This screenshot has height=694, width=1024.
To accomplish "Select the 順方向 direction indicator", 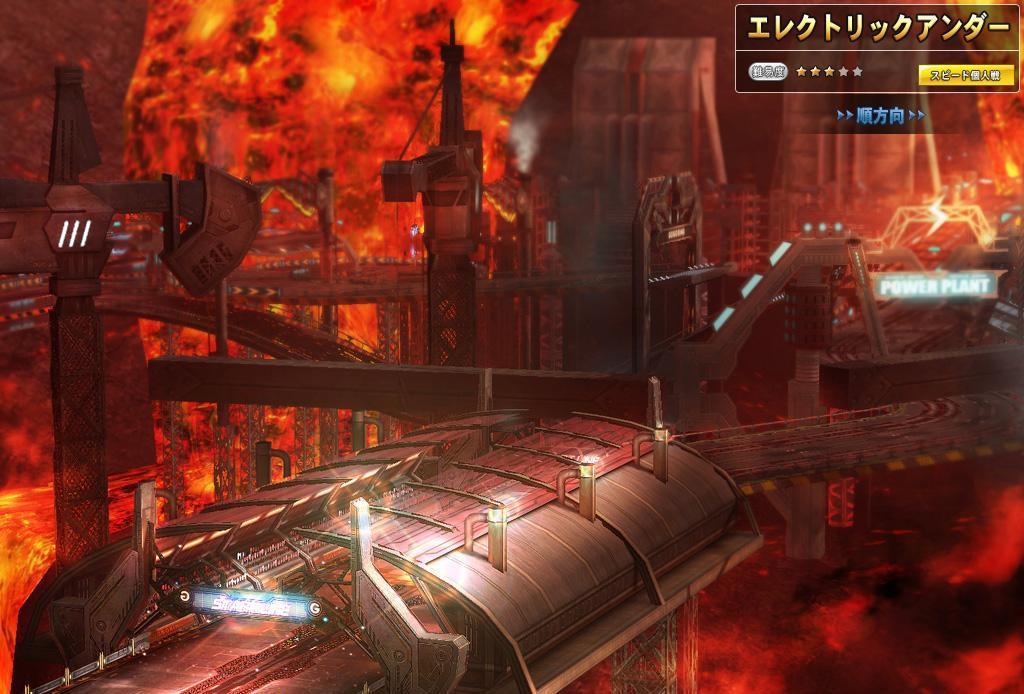I will pyautogui.click(x=880, y=117).
